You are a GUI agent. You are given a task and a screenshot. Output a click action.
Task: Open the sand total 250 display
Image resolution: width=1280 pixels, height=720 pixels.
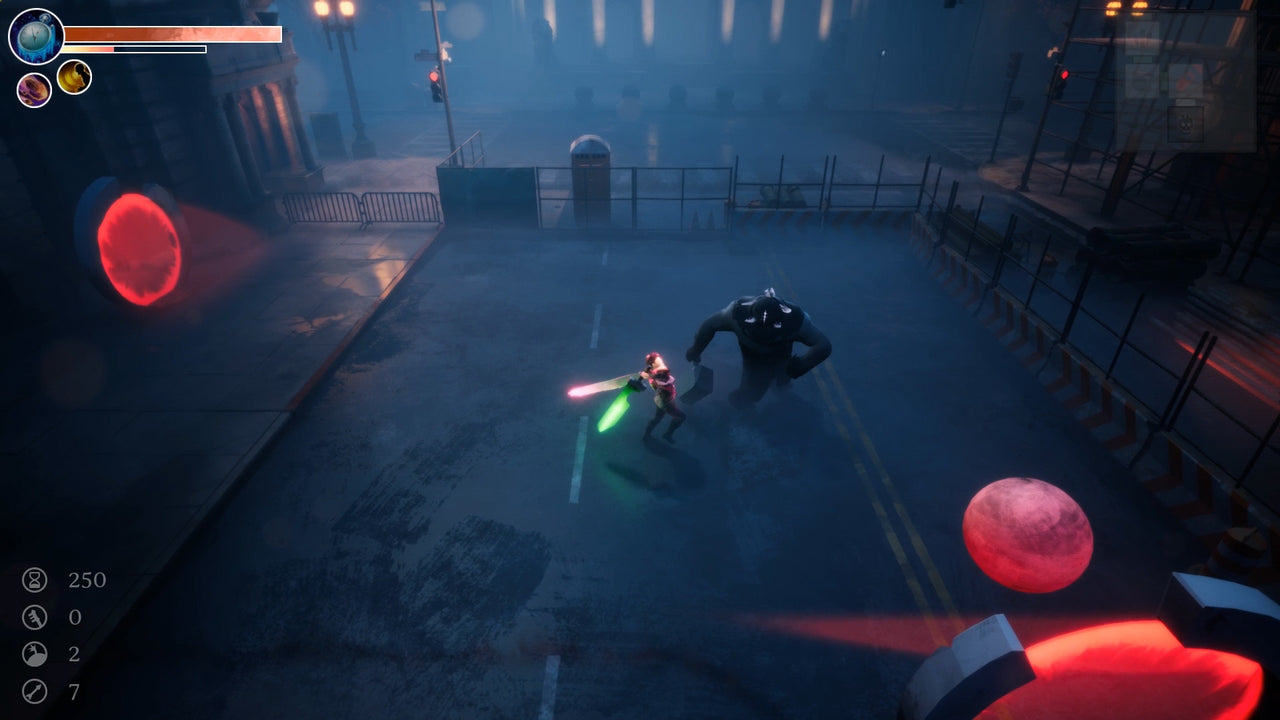[x=88, y=580]
